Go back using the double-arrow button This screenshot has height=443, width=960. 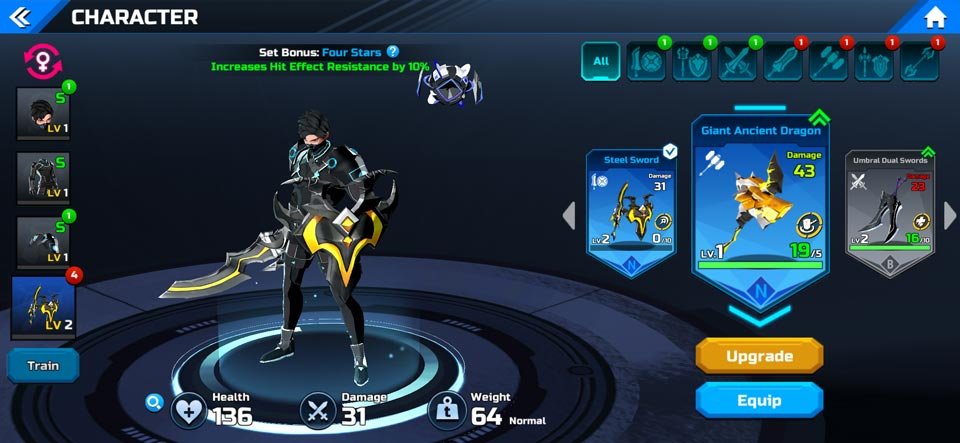(x=22, y=17)
